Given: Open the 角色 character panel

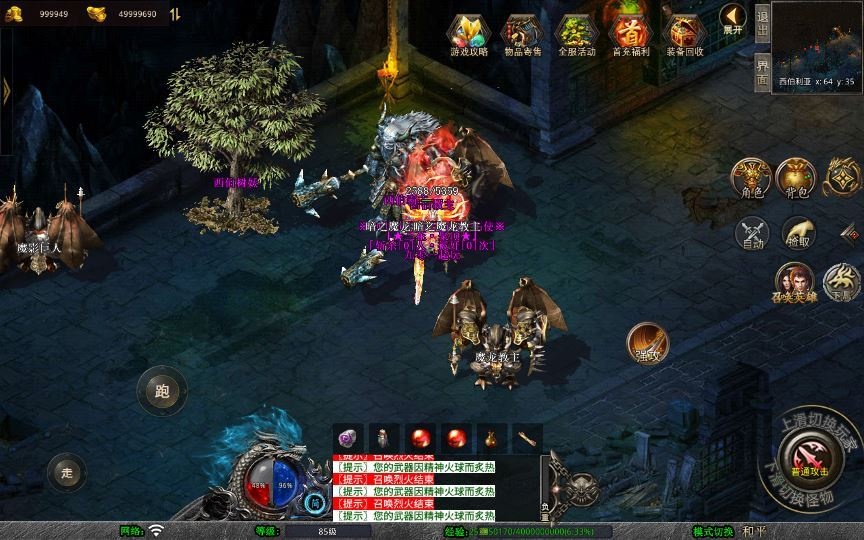Looking at the screenshot, I should 751,178.
